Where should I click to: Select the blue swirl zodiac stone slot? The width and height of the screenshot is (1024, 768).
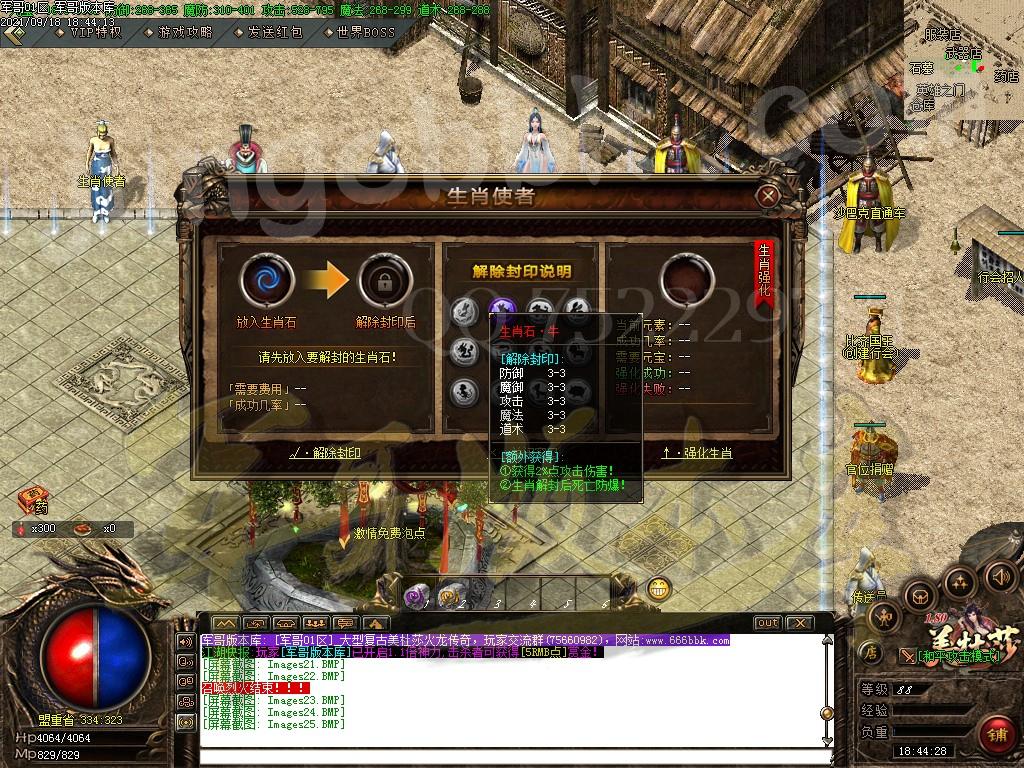click(267, 279)
